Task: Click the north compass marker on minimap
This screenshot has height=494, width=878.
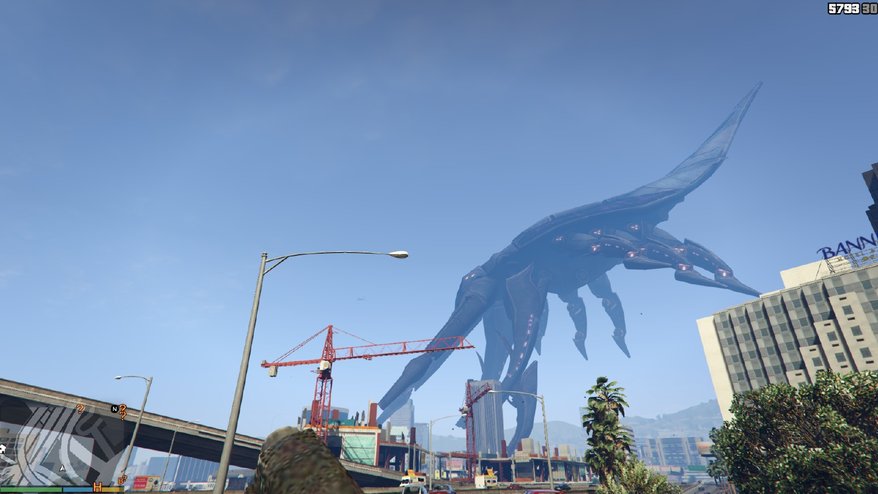Action: coord(116,409)
